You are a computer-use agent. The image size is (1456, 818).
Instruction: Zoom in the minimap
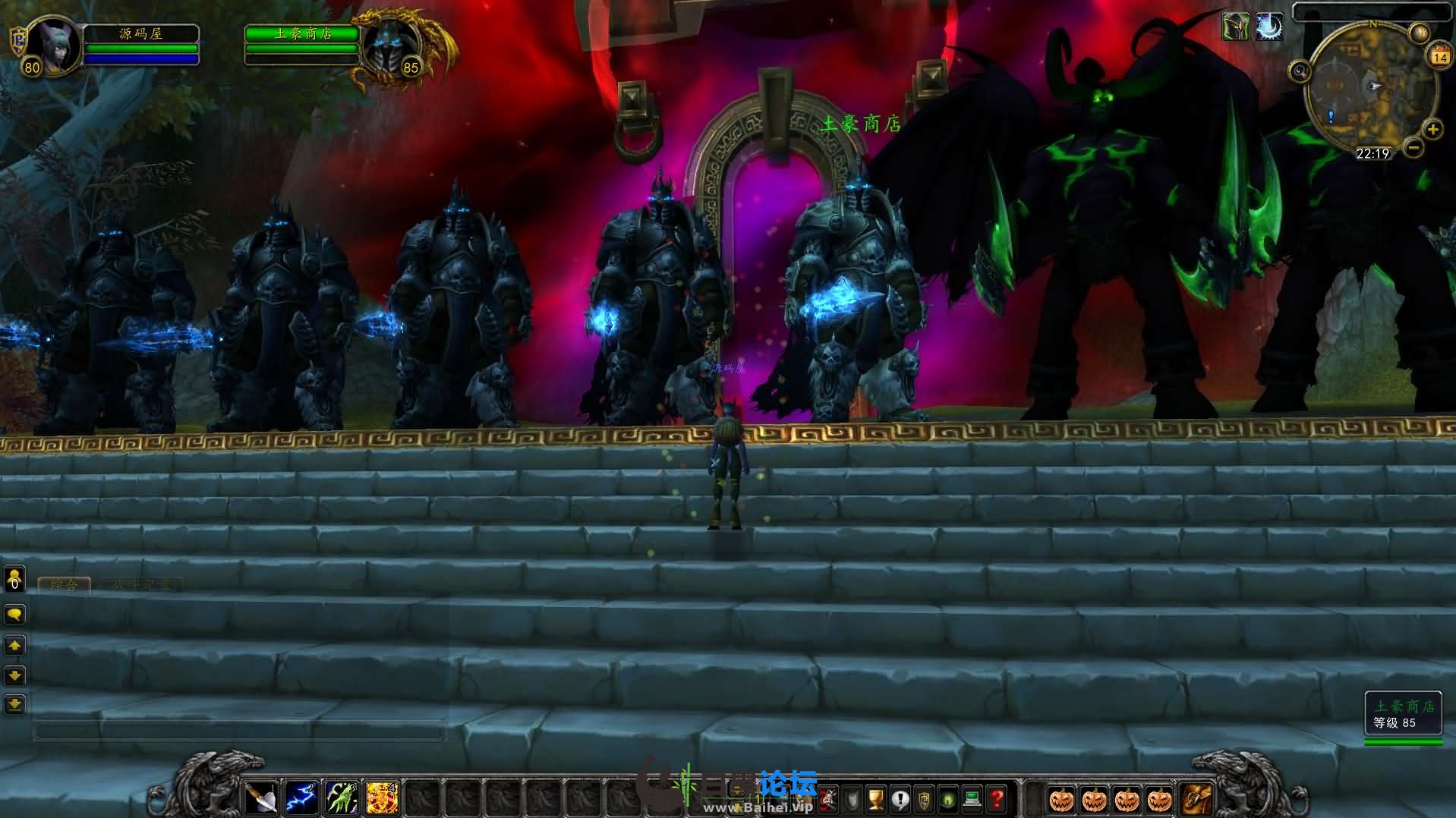click(1432, 130)
